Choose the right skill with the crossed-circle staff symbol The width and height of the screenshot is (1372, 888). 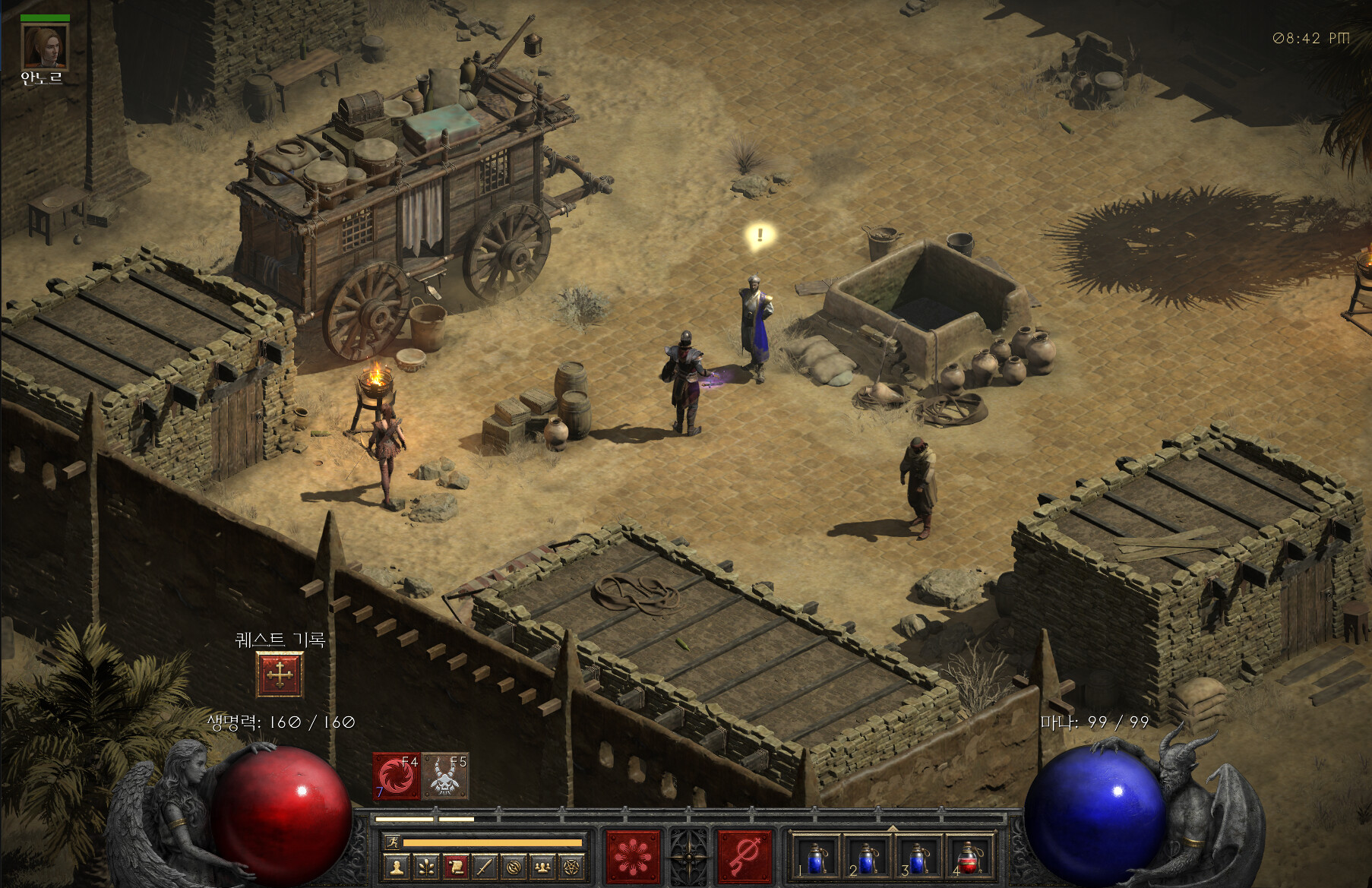click(744, 857)
